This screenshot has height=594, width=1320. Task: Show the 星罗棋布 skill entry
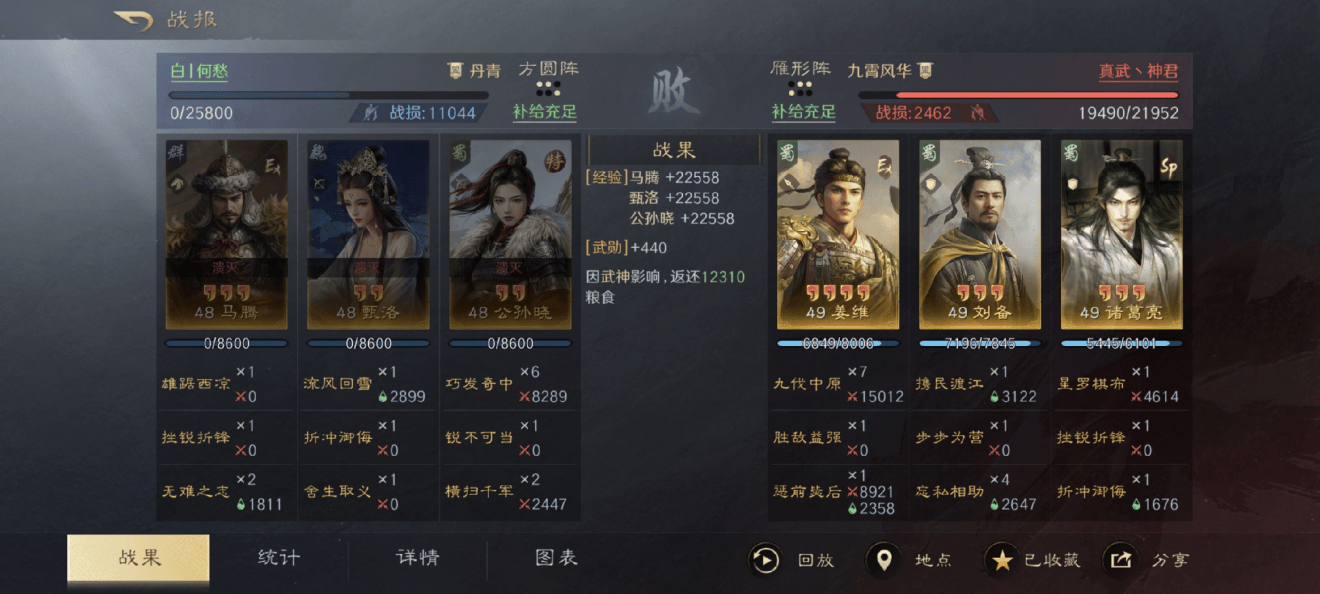(1091, 383)
